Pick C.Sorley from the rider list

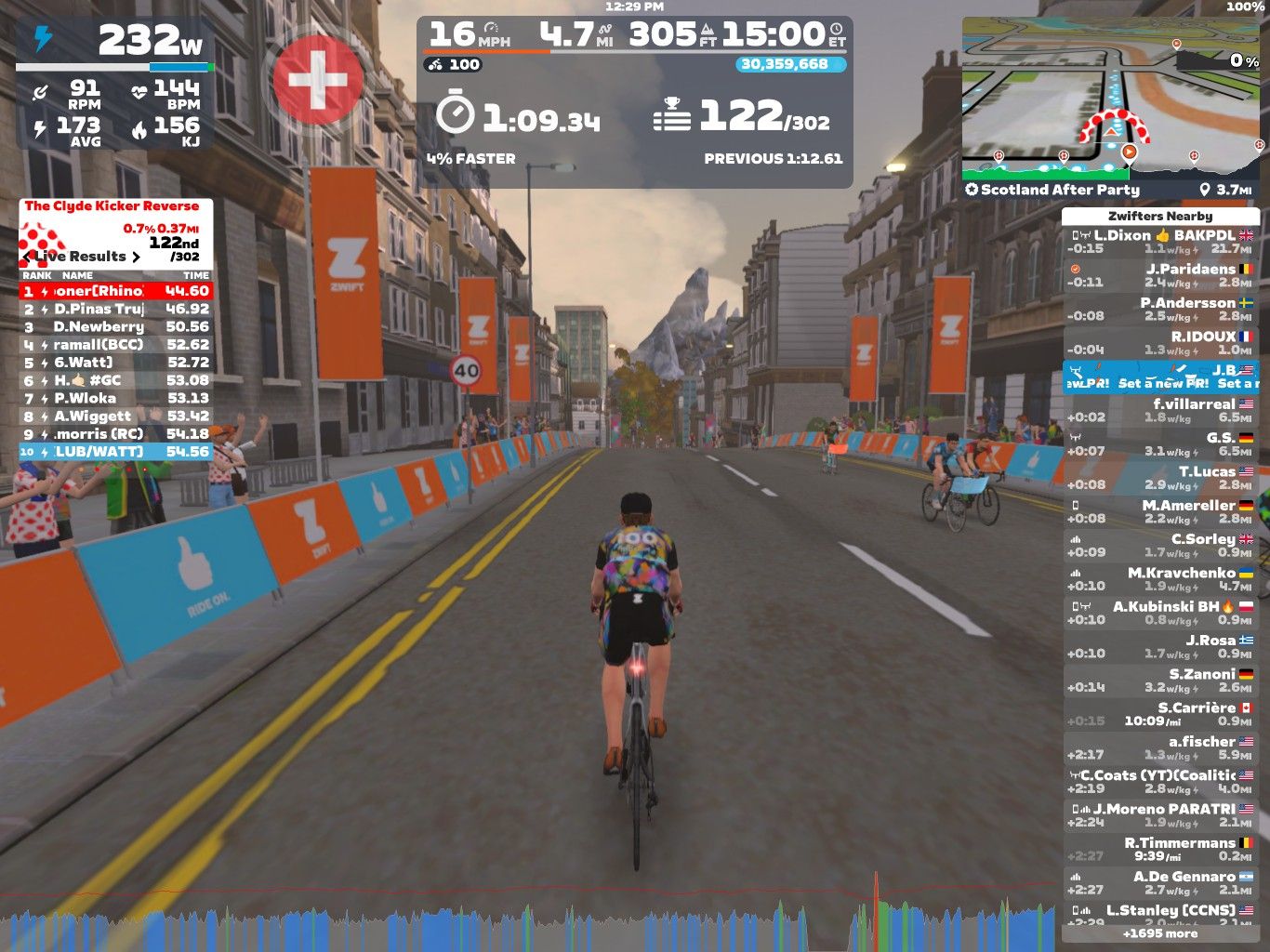(1159, 545)
